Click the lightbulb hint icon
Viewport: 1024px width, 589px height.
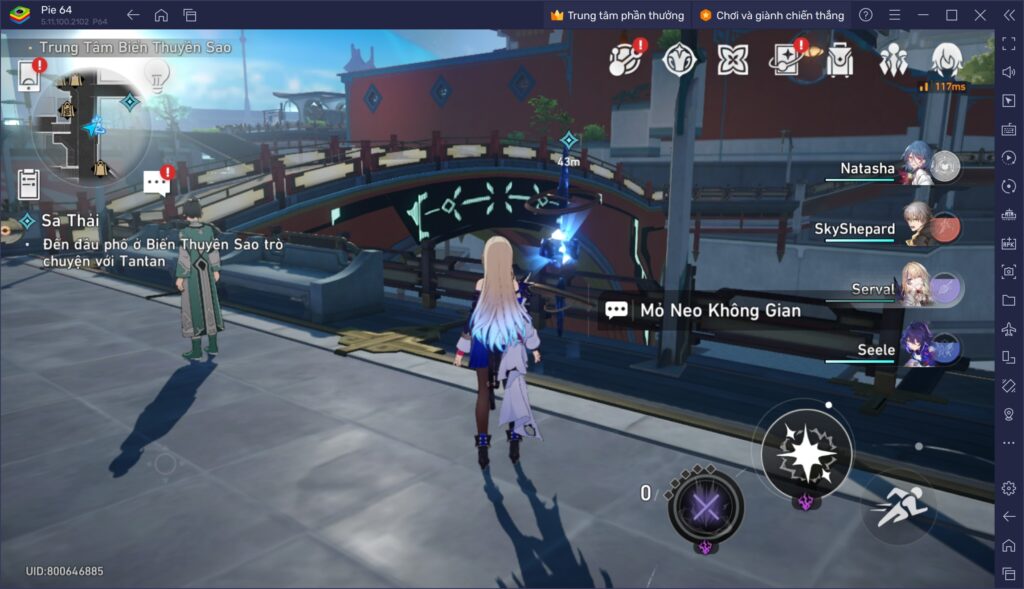point(155,73)
